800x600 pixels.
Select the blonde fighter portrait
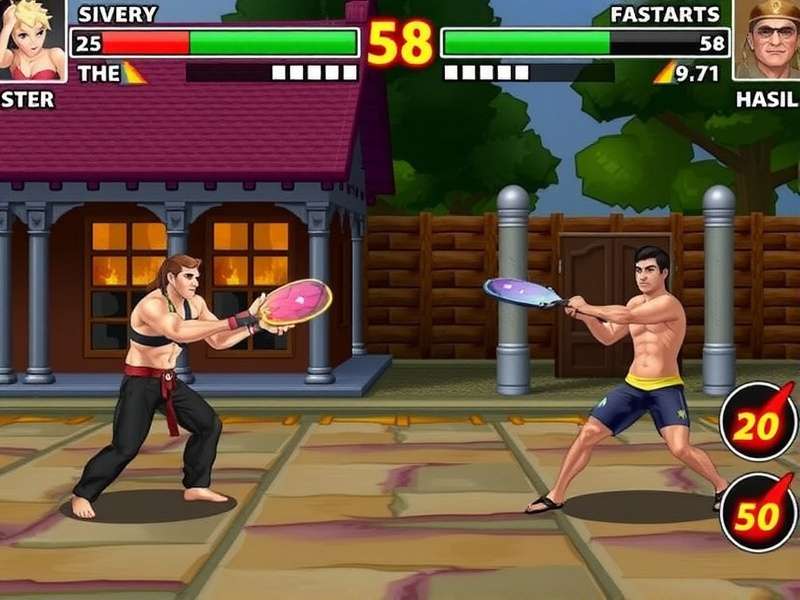(31, 38)
